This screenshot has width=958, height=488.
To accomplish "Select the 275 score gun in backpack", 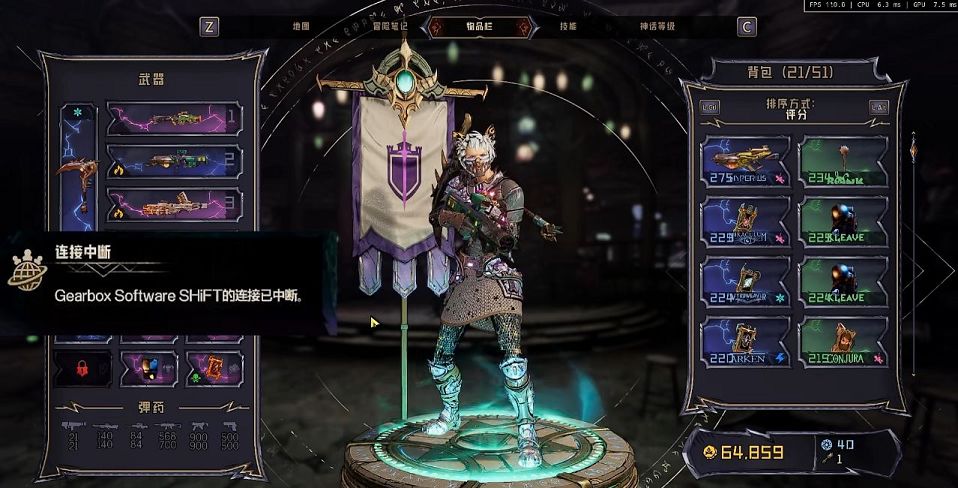I will 746,162.
